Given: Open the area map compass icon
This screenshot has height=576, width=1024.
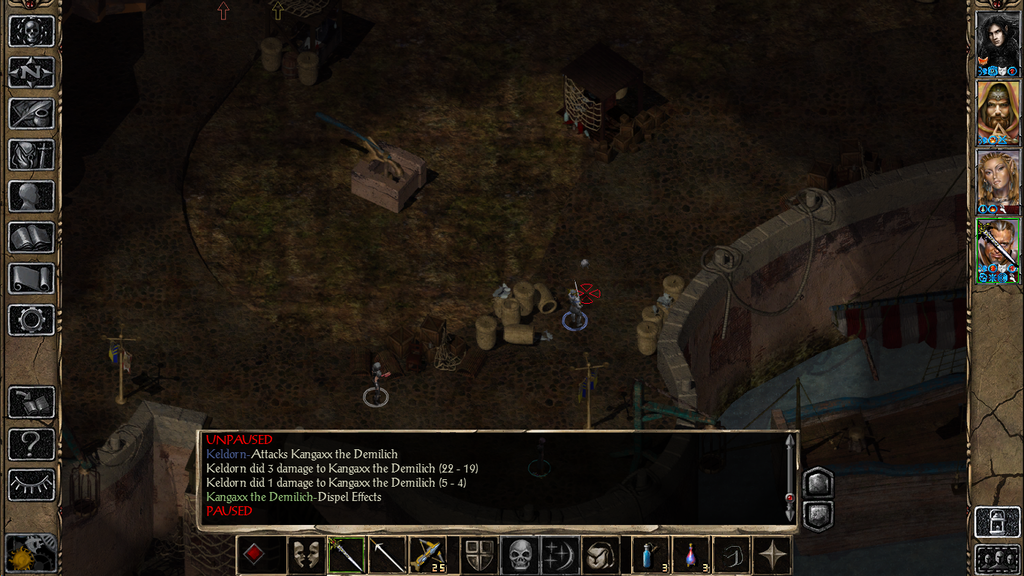Looking at the screenshot, I should pos(31,72).
